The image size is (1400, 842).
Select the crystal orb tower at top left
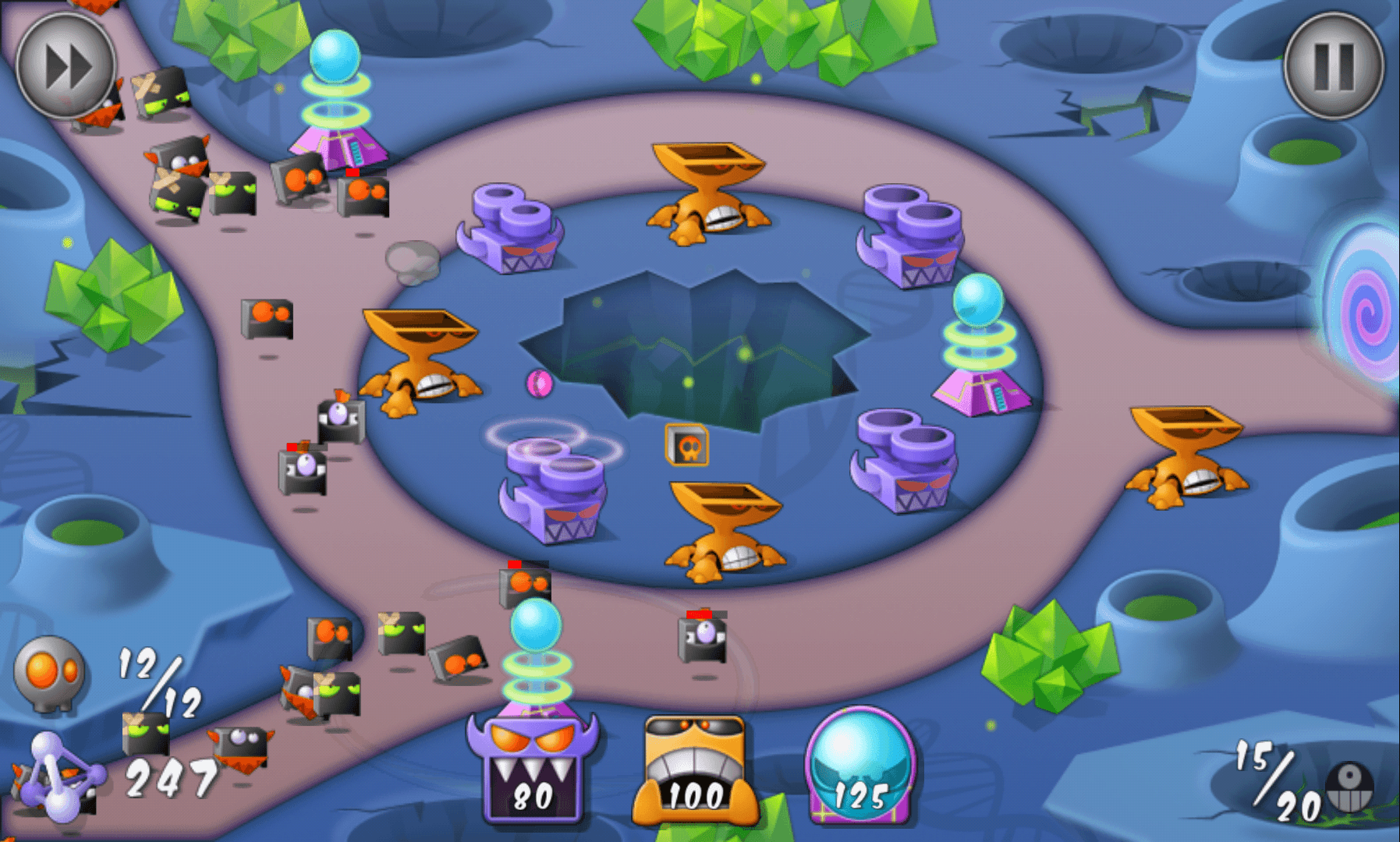(x=335, y=86)
